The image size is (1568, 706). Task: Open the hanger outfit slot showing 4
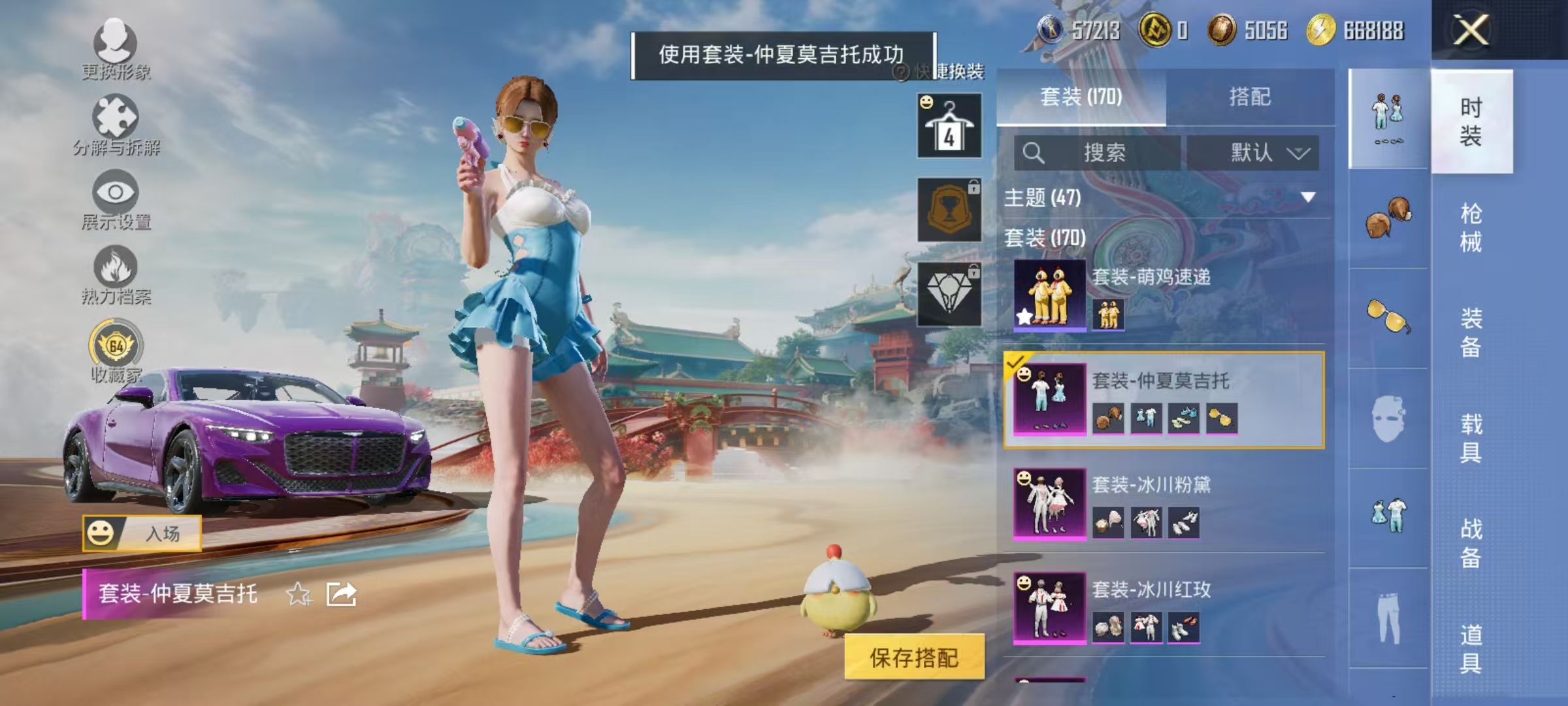pyautogui.click(x=949, y=124)
